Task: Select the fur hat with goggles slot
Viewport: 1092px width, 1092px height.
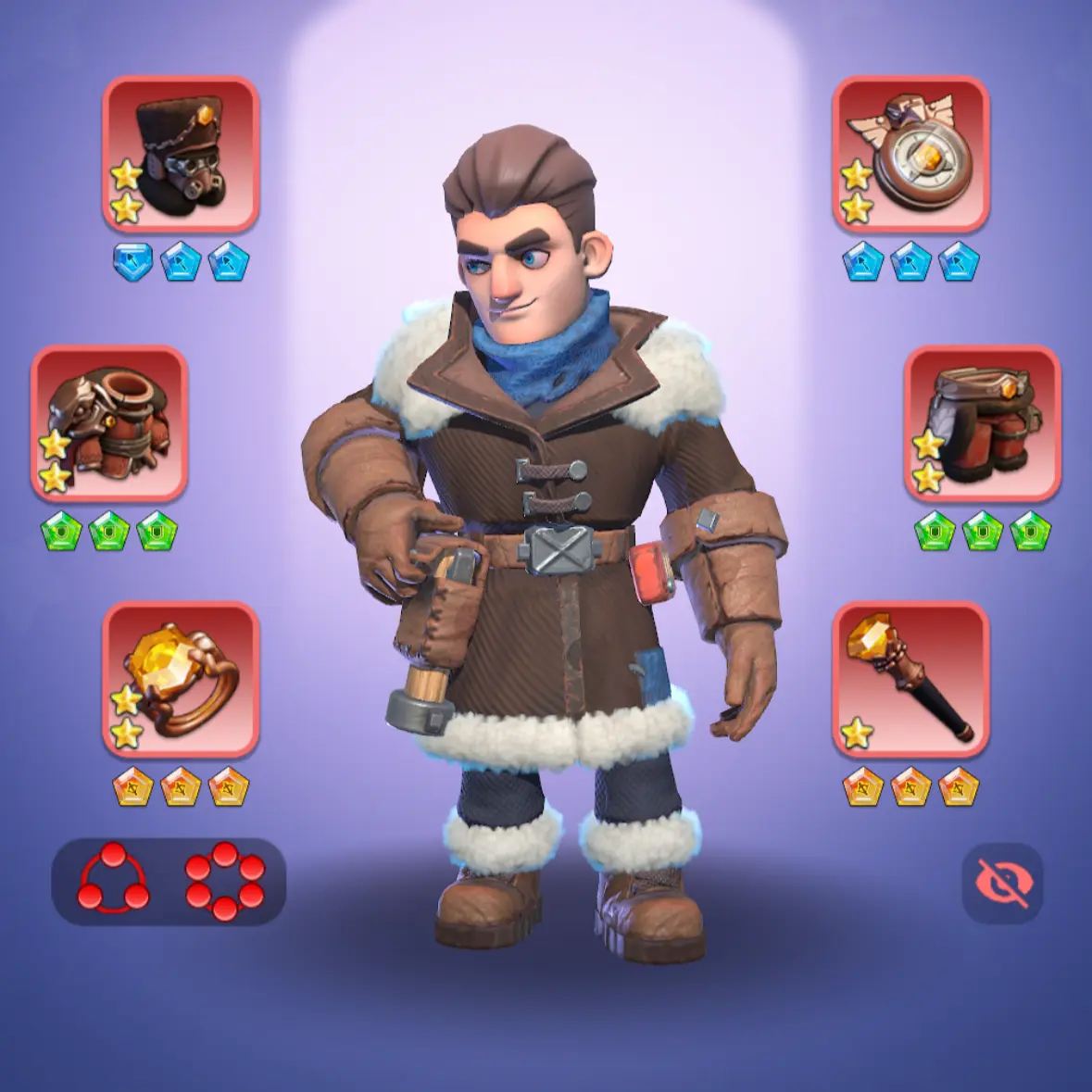Action: click(x=181, y=154)
